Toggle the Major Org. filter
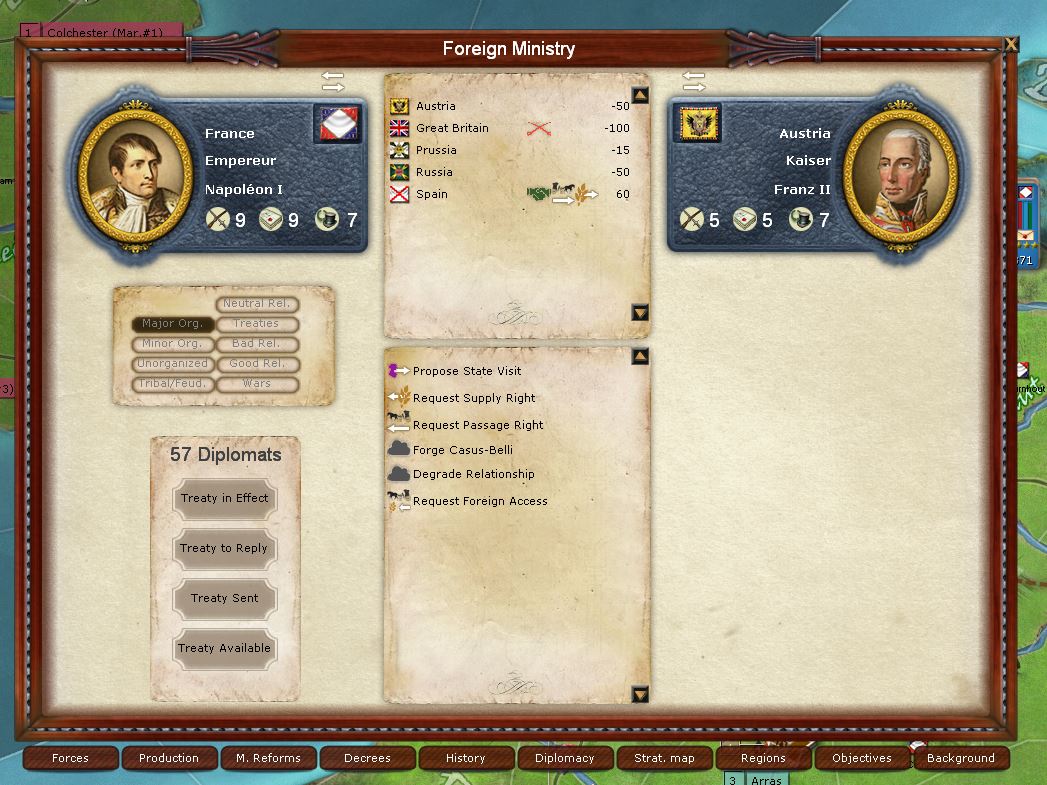1047x785 pixels. 172,324
